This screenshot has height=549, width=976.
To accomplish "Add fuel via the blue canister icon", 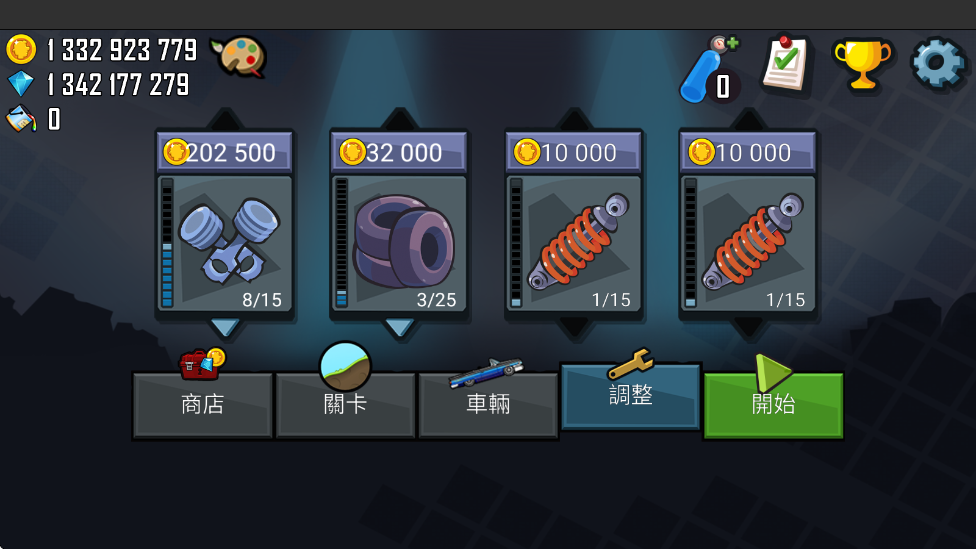I will coord(709,70).
